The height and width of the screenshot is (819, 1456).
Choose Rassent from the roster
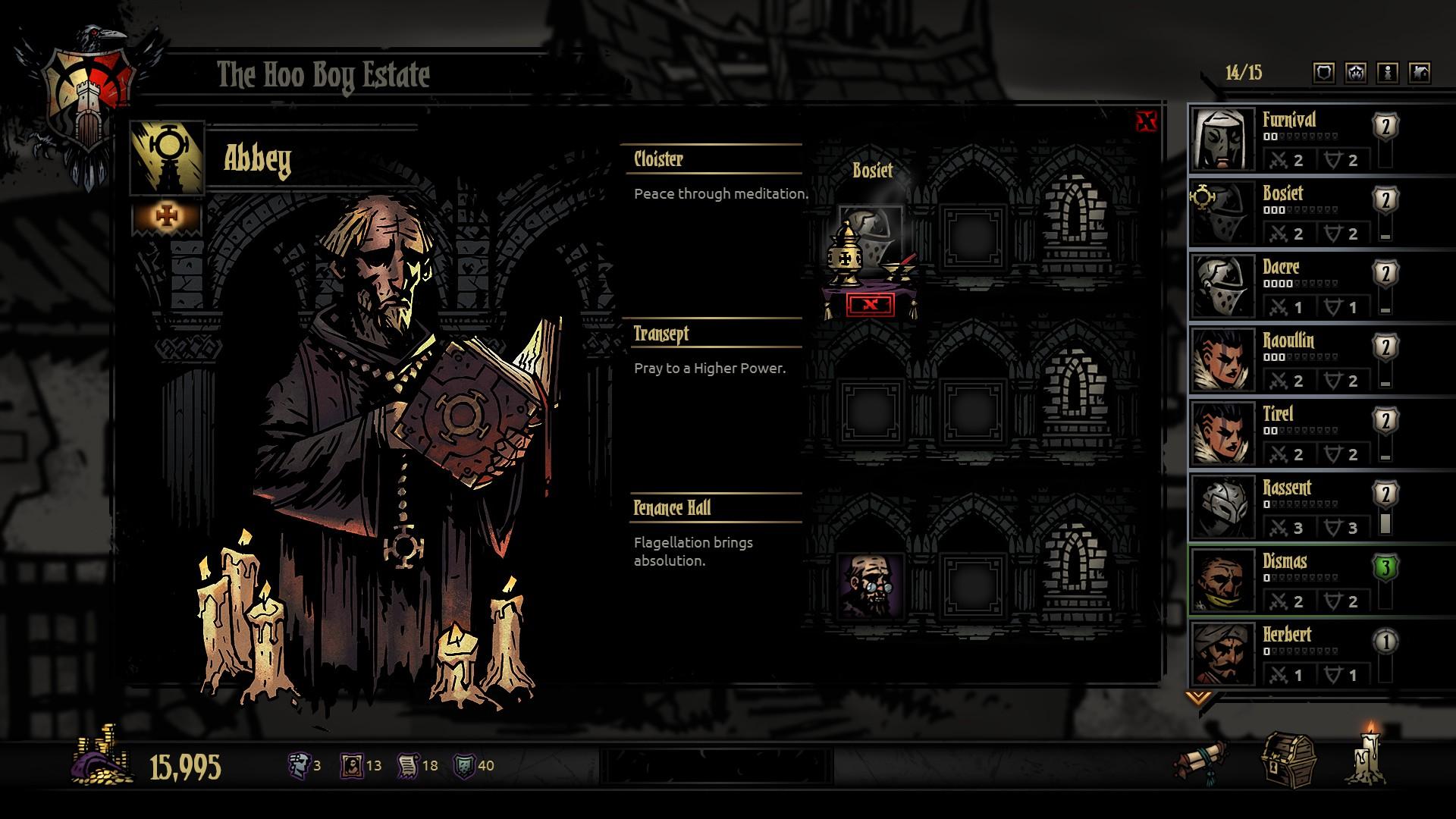tap(1289, 507)
